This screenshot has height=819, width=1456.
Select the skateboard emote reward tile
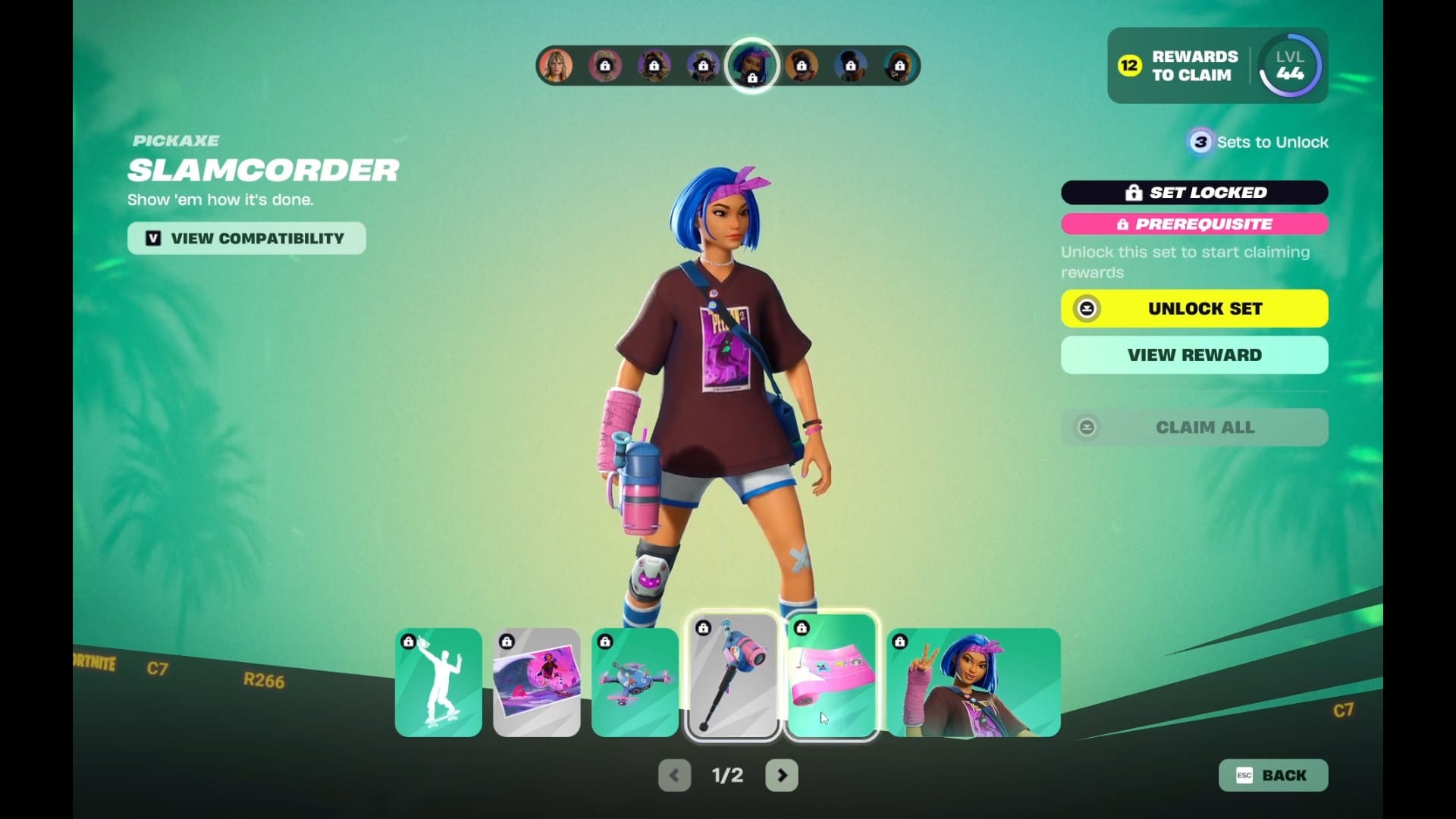coord(438,682)
